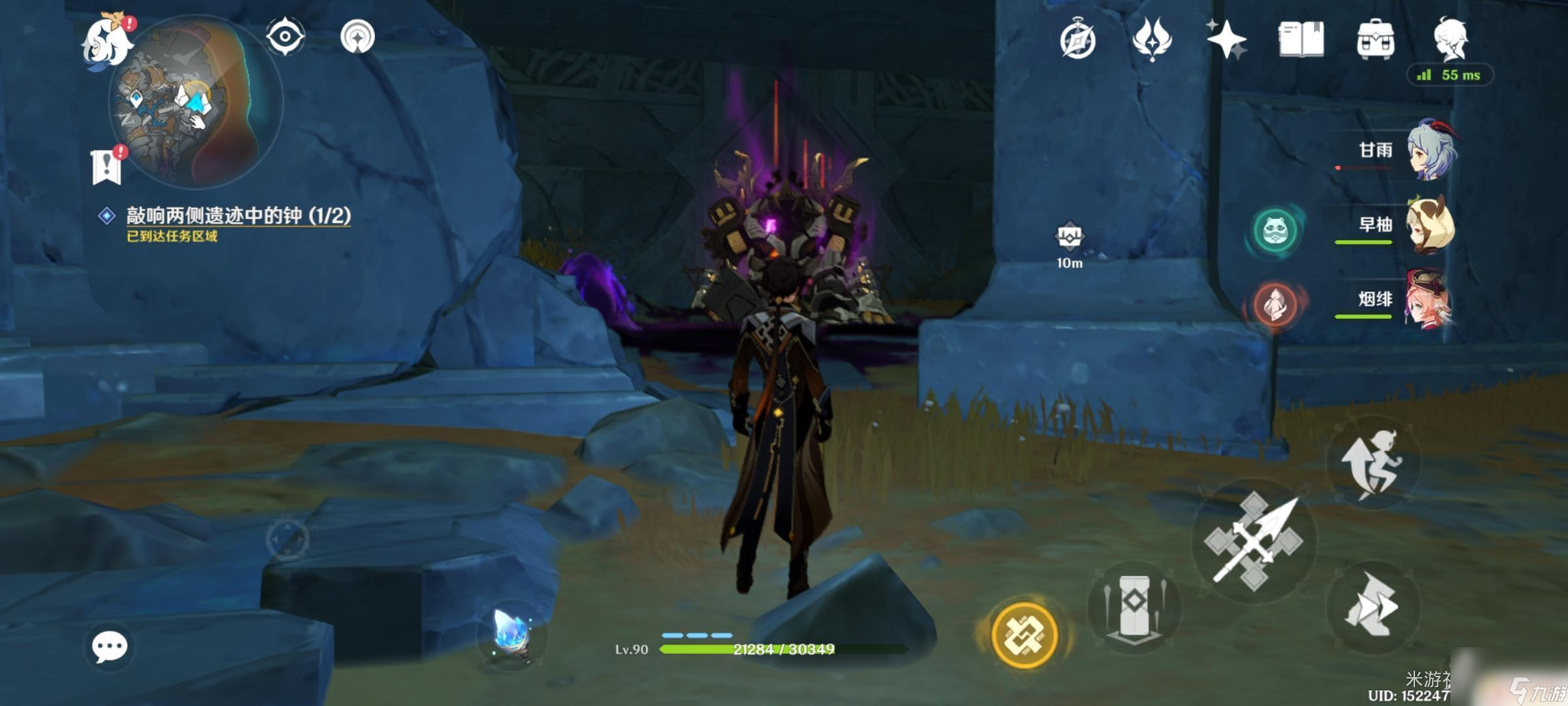This screenshot has height=706, width=1568.
Task: Open the Paimon menu
Action: (107, 41)
